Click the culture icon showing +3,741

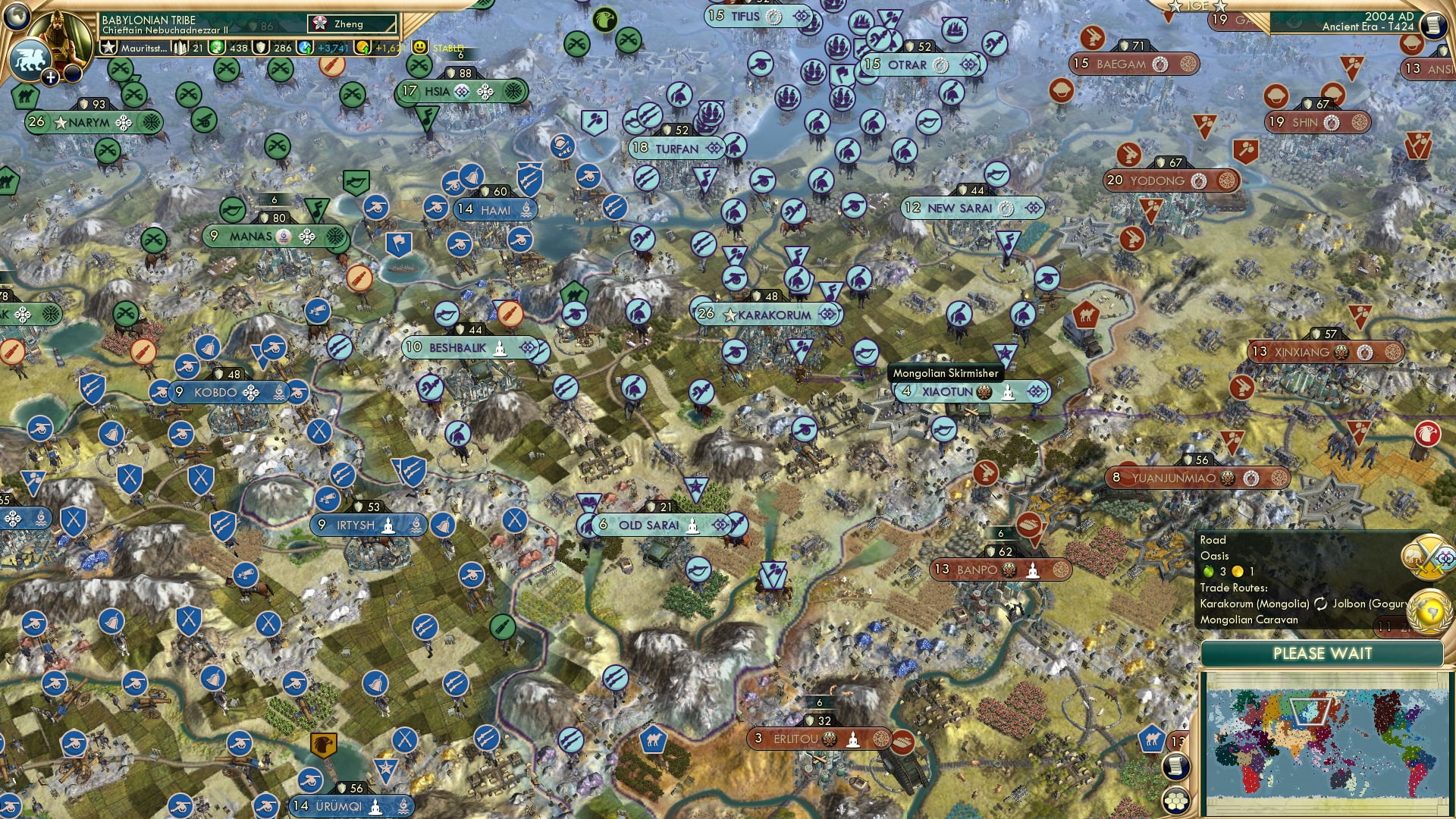point(306,47)
